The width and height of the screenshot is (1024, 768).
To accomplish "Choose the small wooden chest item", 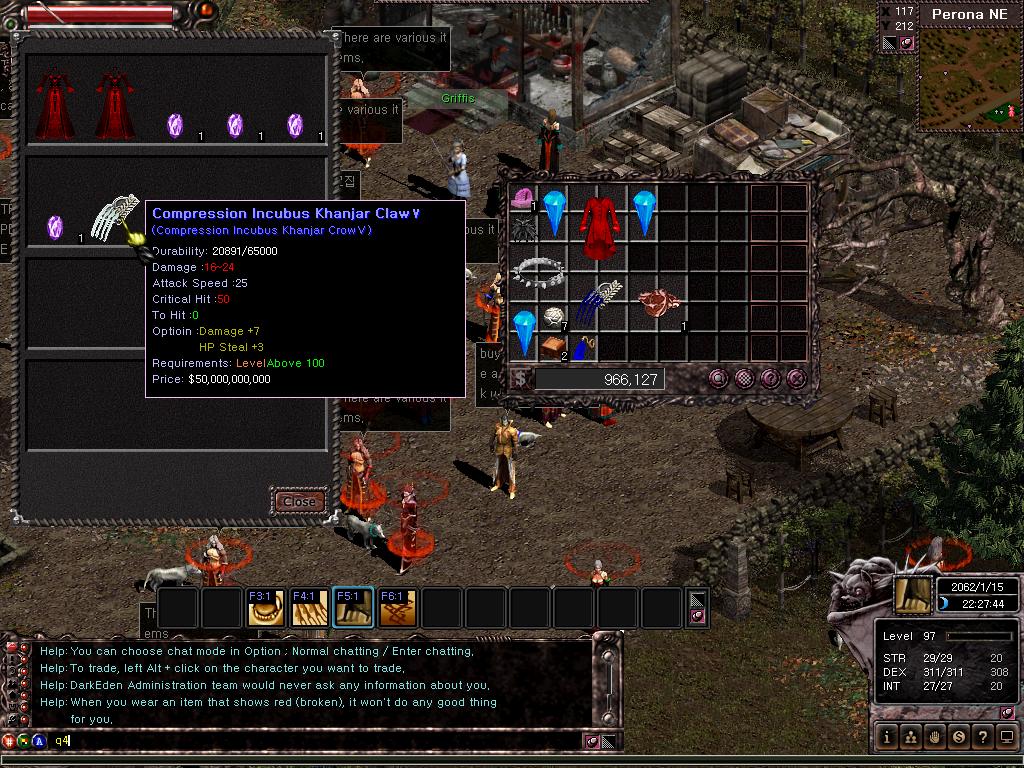I will [552, 347].
